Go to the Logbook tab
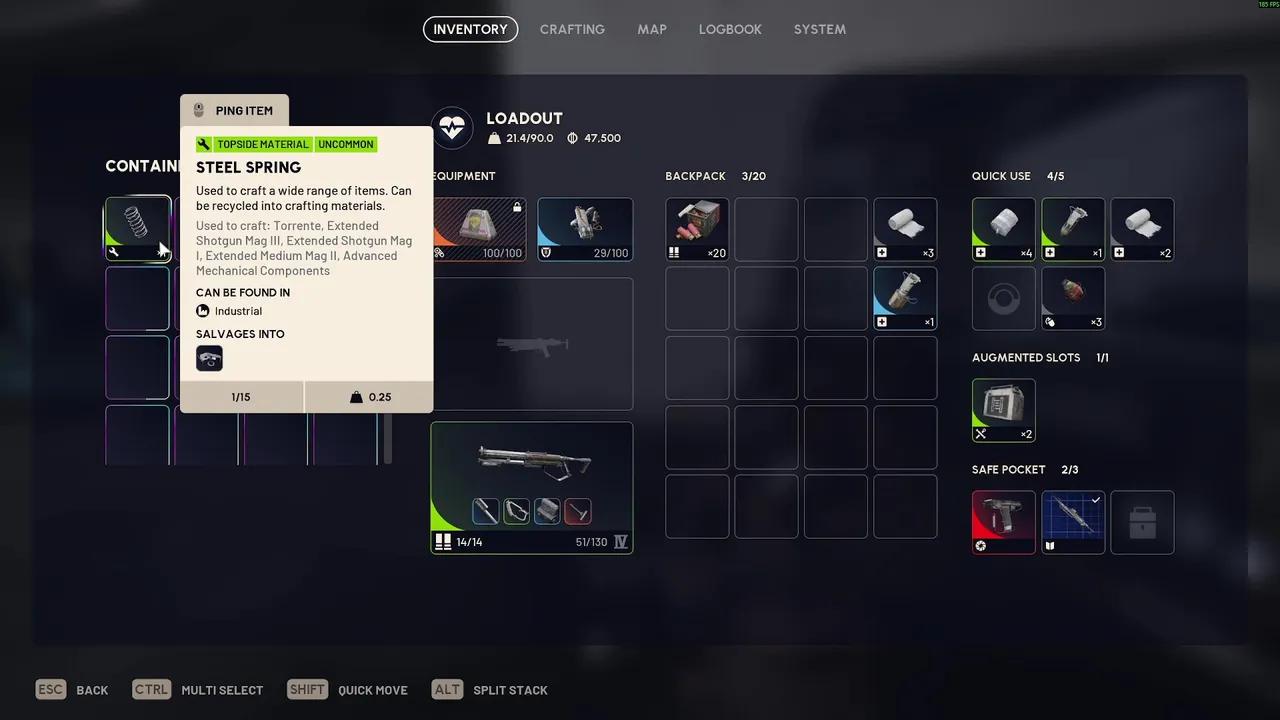Screen dimensions: 1280x720 [730, 29]
